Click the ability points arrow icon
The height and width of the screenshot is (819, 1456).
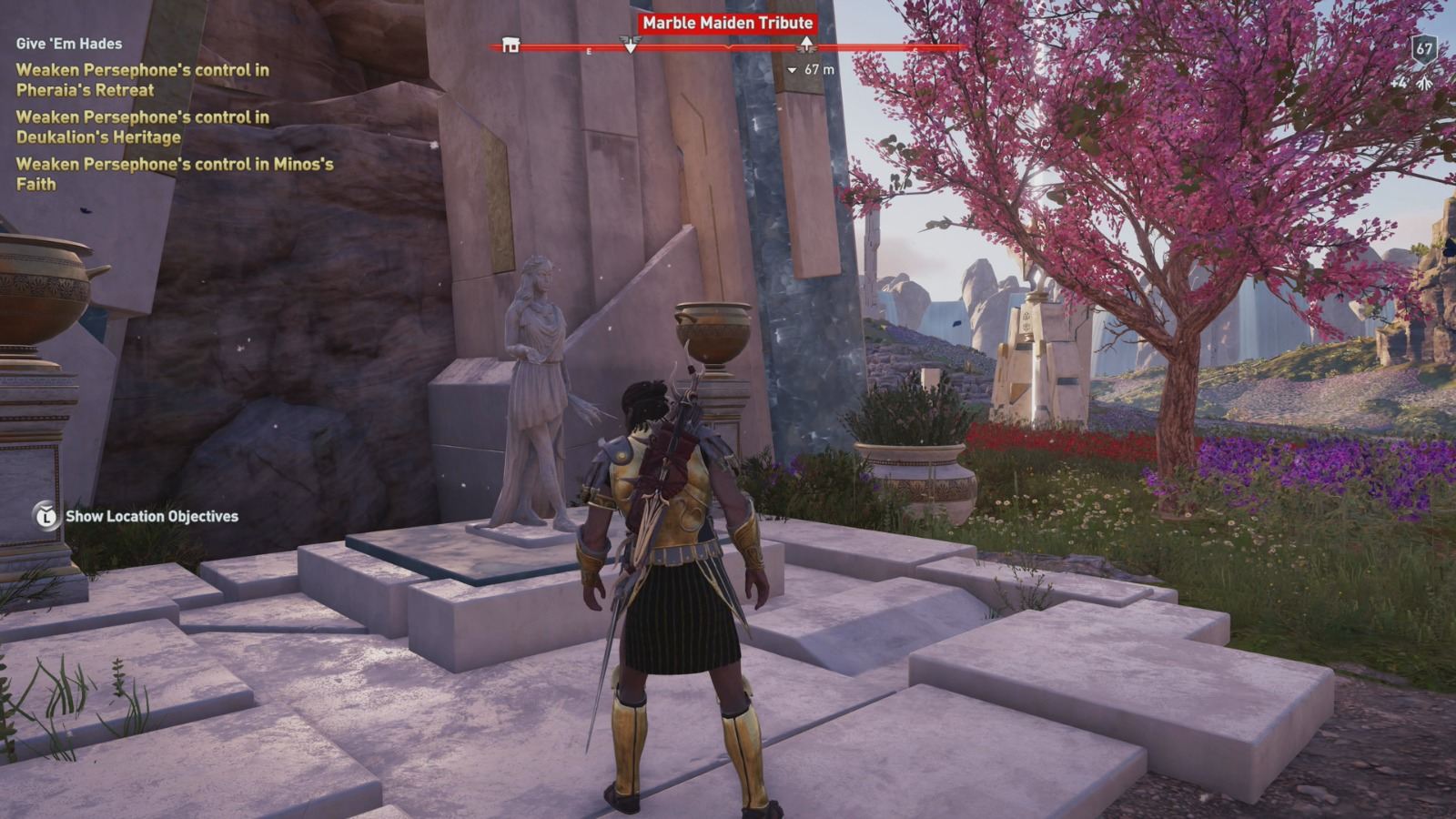click(1424, 83)
